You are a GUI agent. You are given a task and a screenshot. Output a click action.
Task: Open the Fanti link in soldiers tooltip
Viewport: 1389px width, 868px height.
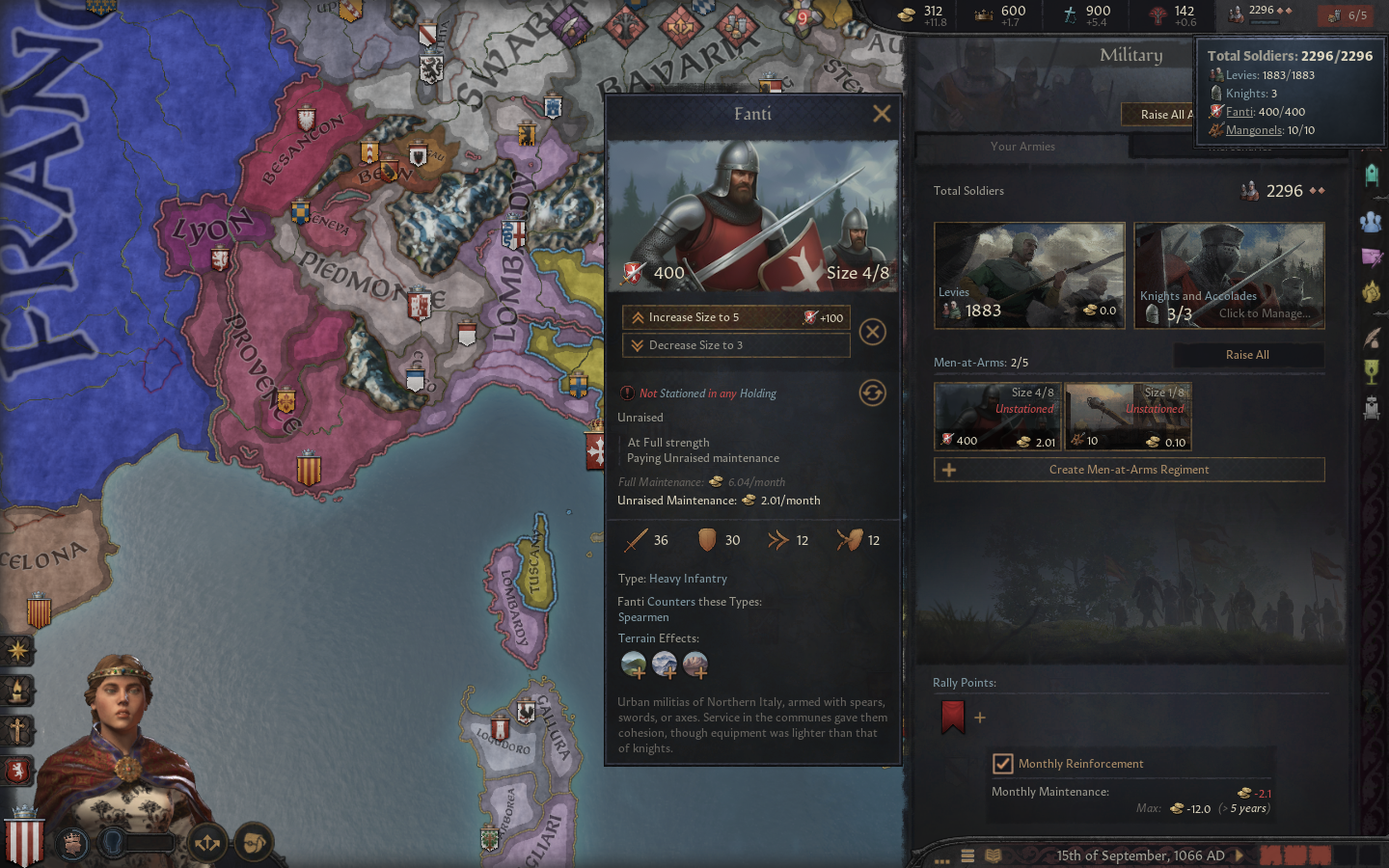[1239, 112]
